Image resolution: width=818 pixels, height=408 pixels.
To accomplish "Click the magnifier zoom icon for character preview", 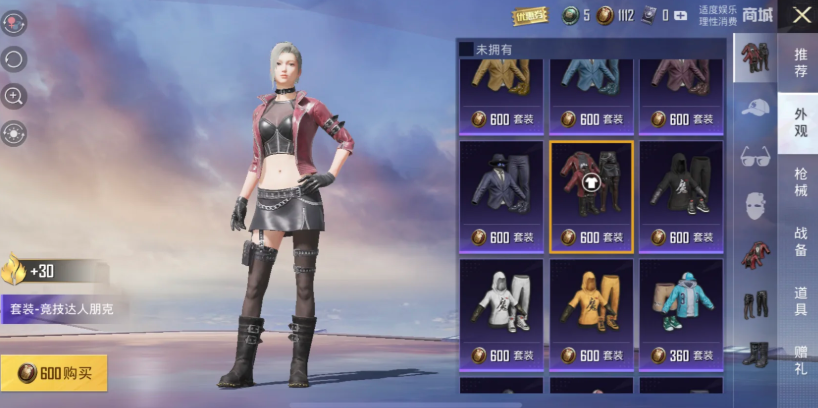I will [x=14, y=96].
